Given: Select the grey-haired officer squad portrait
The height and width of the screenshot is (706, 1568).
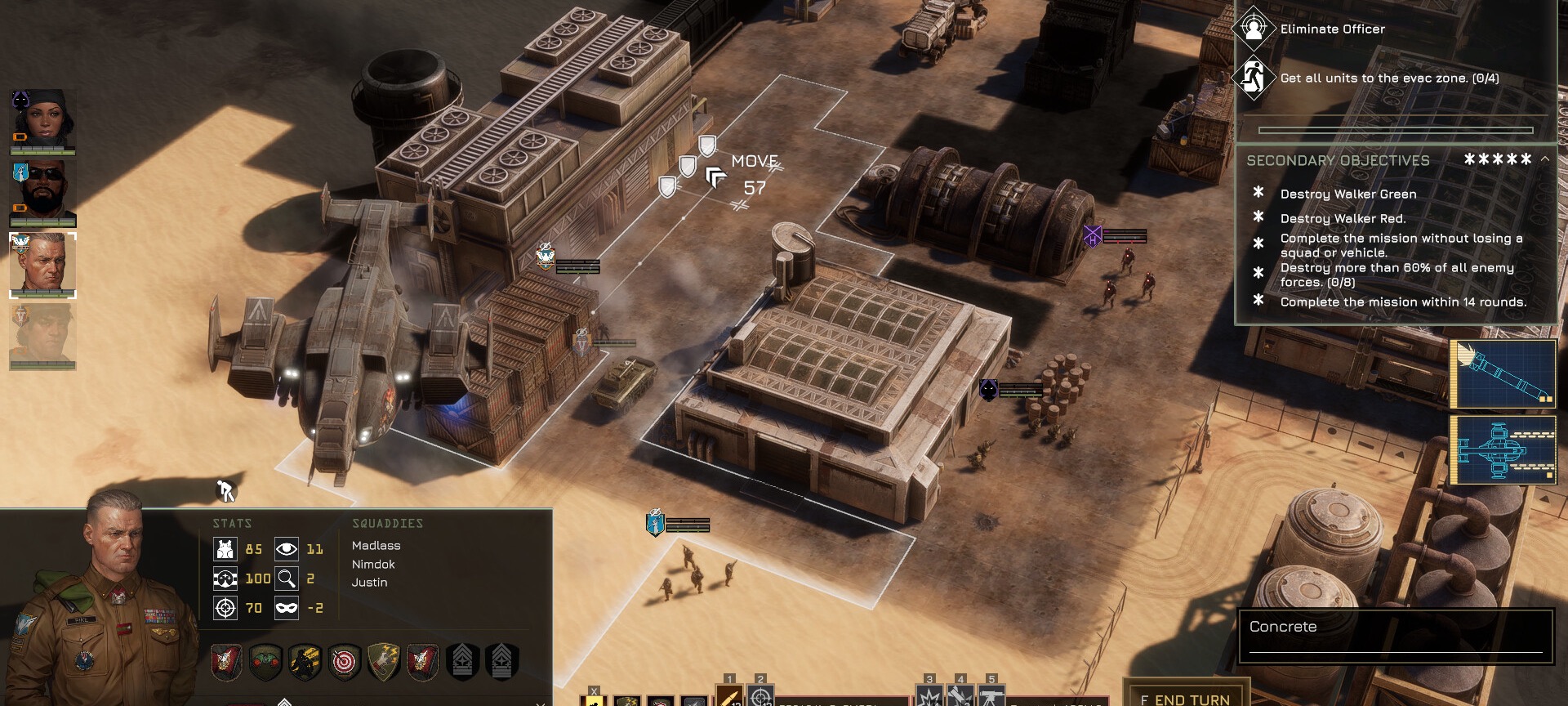Looking at the screenshot, I should point(42,264).
